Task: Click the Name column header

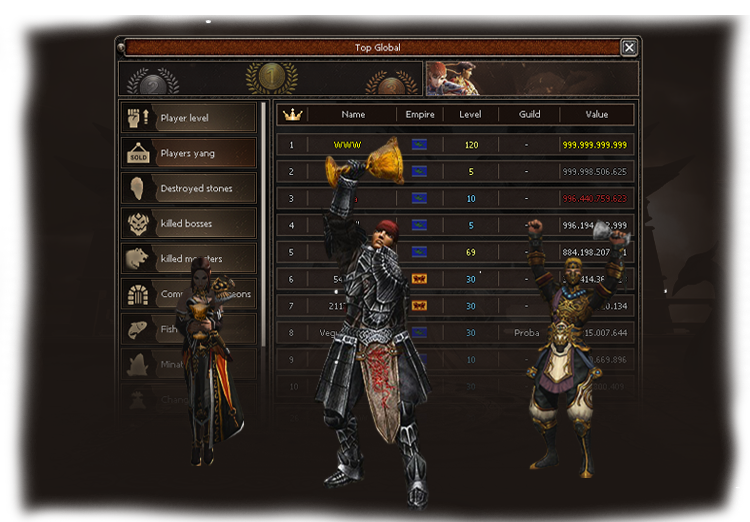Action: (x=353, y=115)
